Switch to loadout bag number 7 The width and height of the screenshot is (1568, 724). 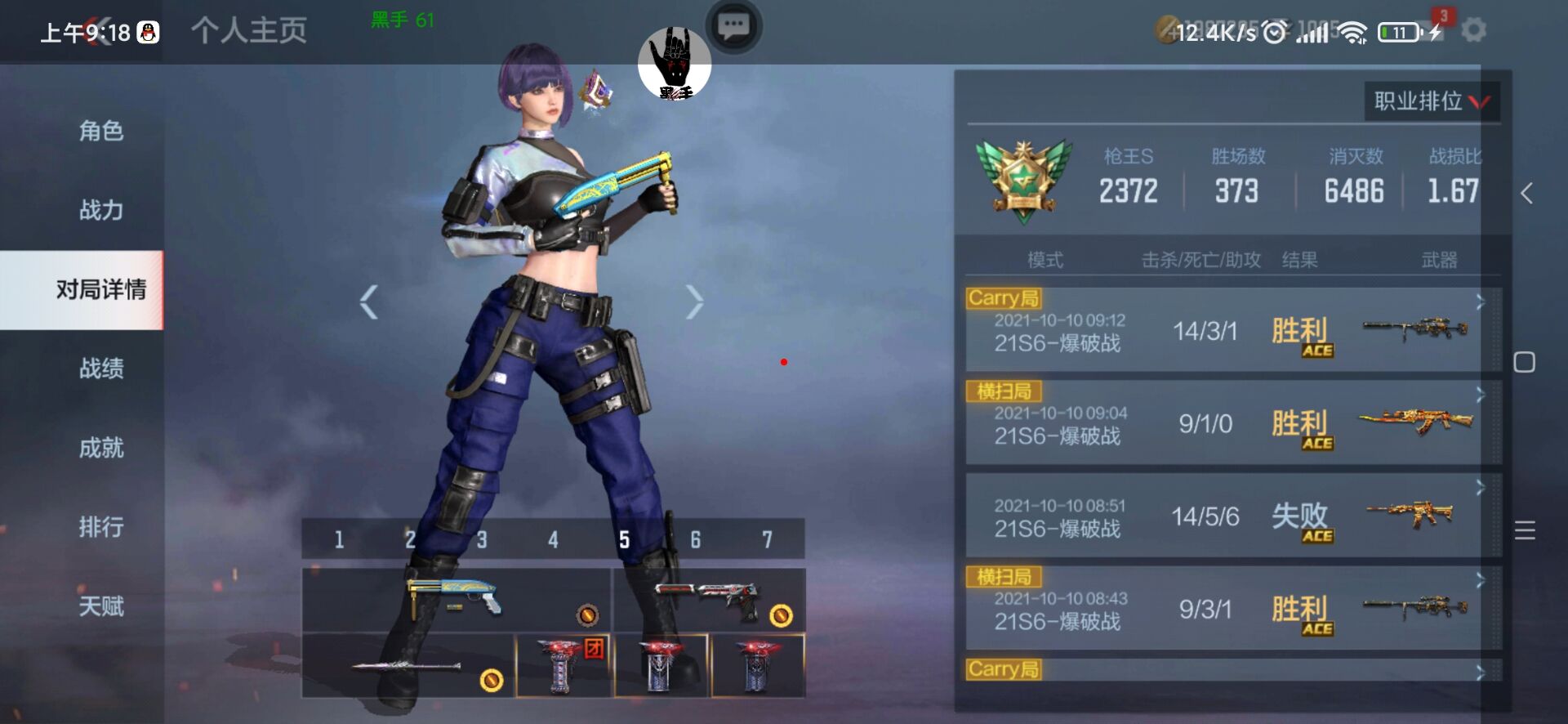coord(767,539)
